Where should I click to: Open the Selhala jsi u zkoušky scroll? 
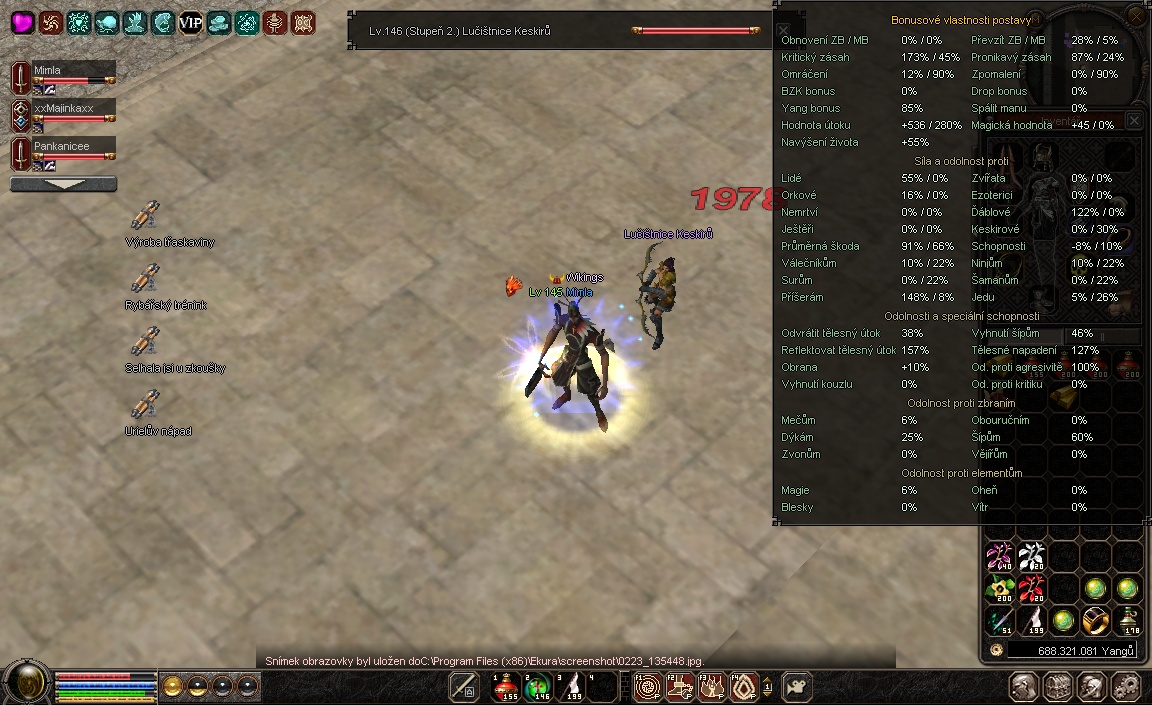click(146, 342)
